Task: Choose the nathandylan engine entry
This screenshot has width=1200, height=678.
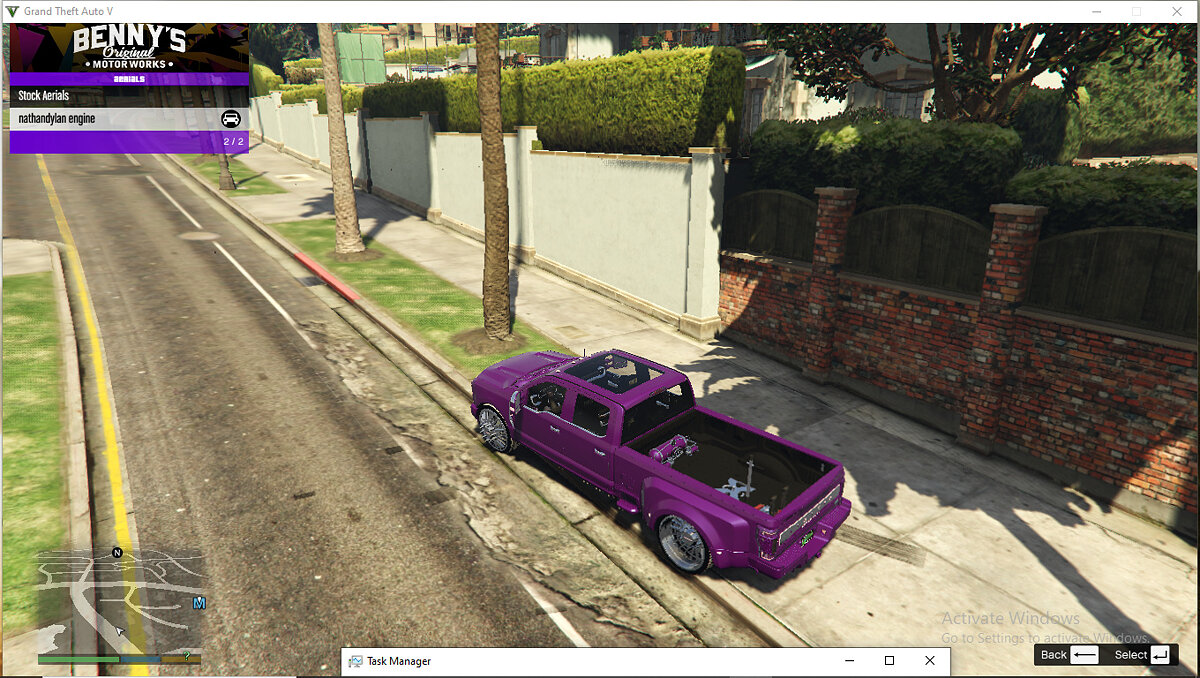Action: pos(129,119)
